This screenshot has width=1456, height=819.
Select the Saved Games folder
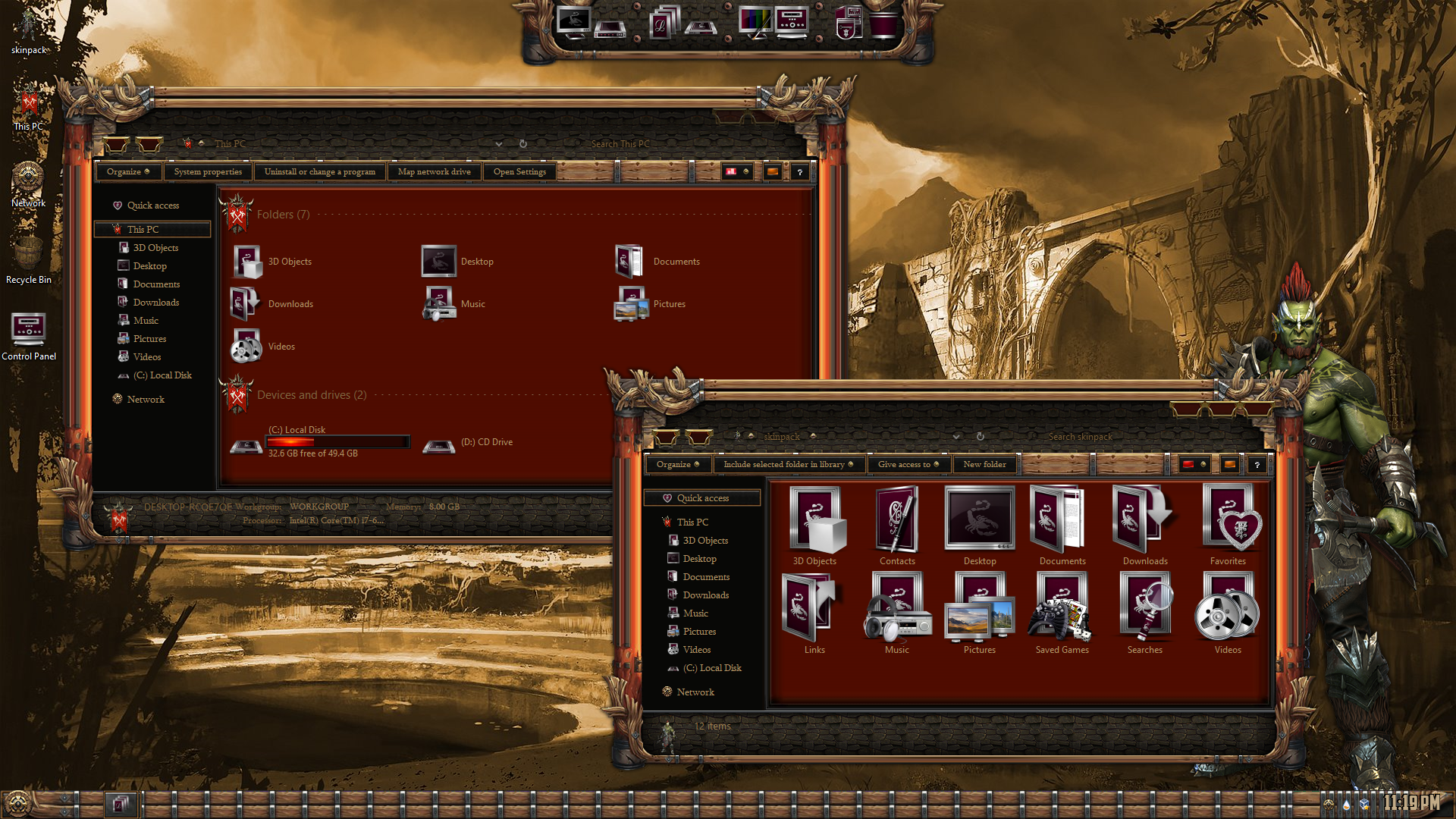coord(1062,613)
